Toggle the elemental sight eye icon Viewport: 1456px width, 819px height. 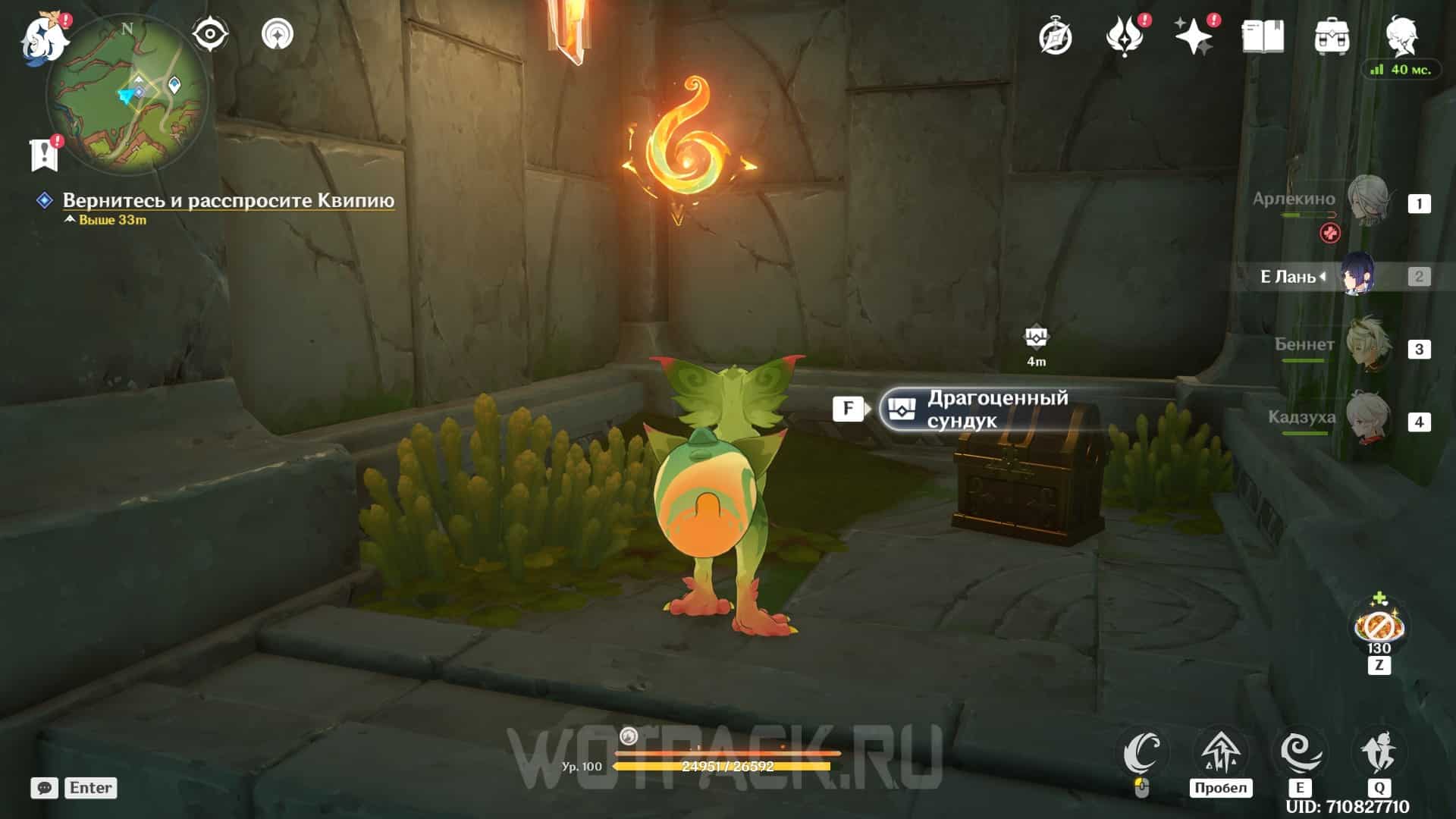click(x=209, y=34)
